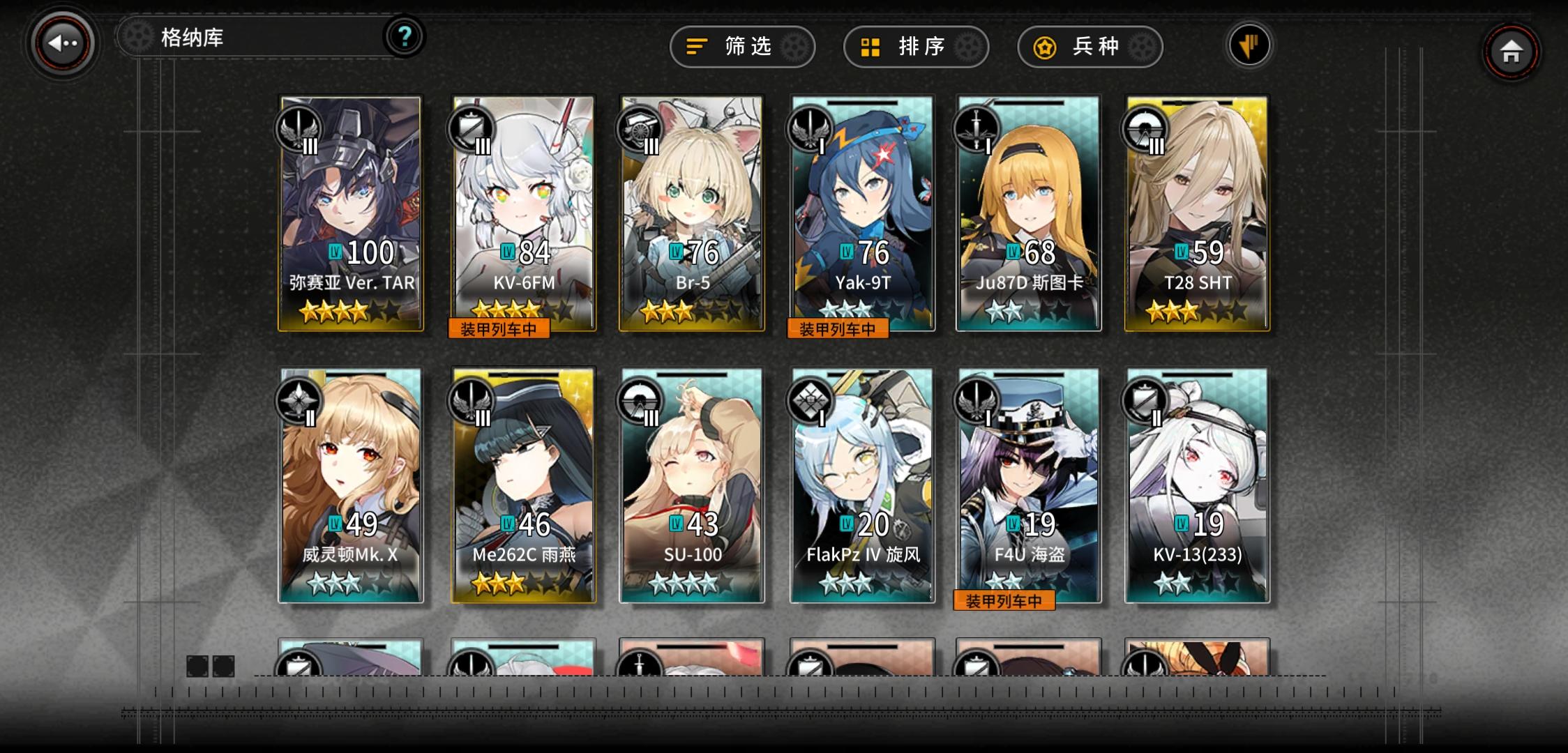Screen dimensions: 1568x753
Task: Select the propeller class icon on 威灵顿Mk. X card
Action: click(300, 400)
